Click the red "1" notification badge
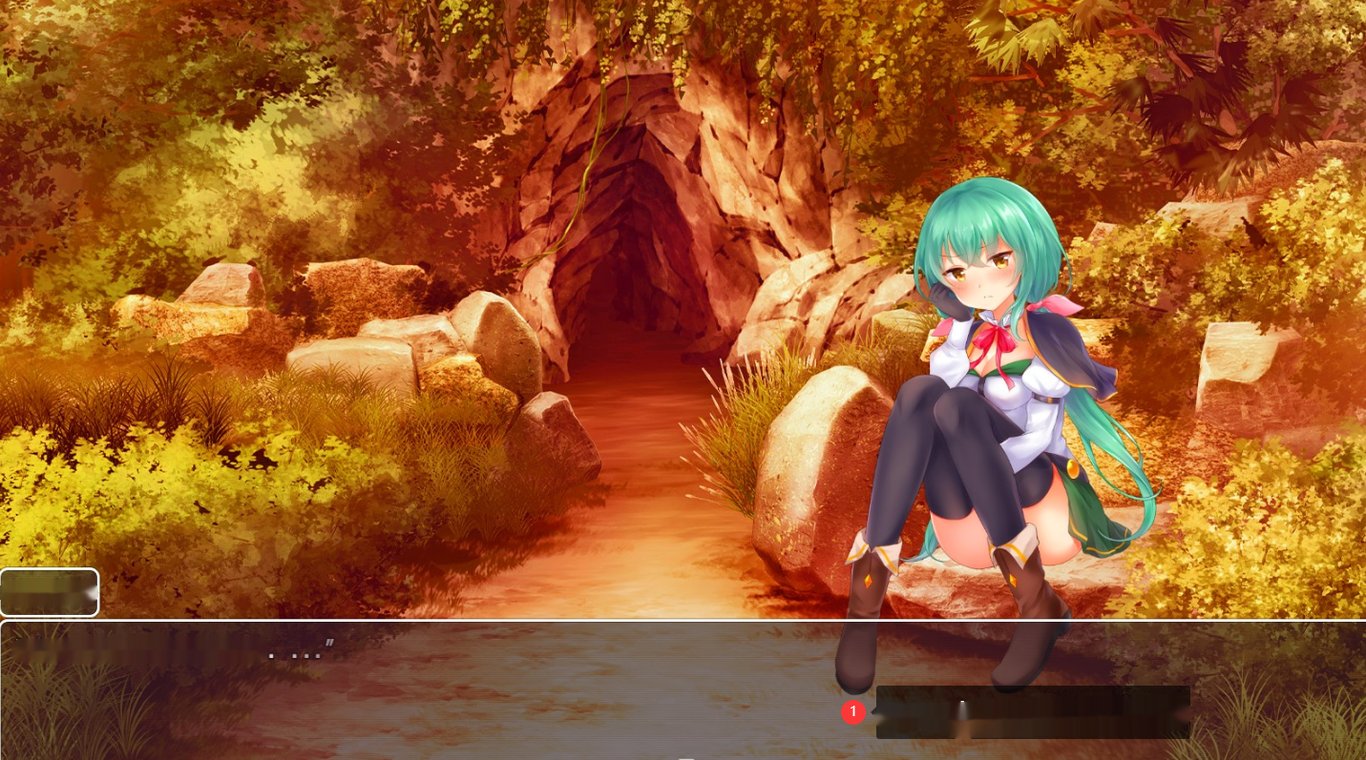Viewport: 1366px width, 760px height. 852,712
